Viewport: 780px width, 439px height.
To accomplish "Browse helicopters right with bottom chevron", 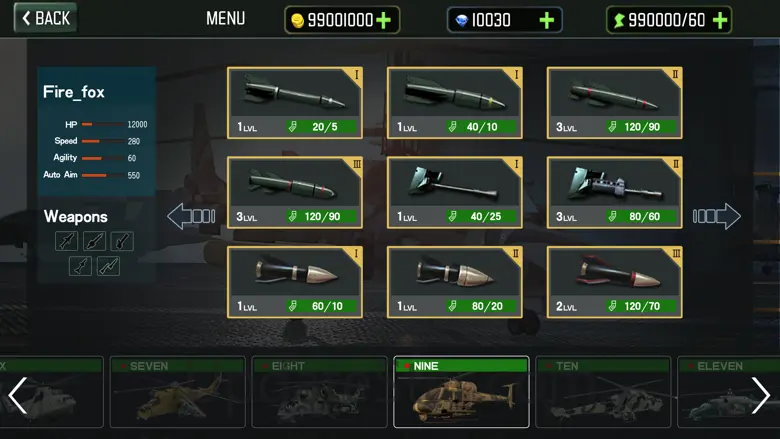I will (x=761, y=396).
